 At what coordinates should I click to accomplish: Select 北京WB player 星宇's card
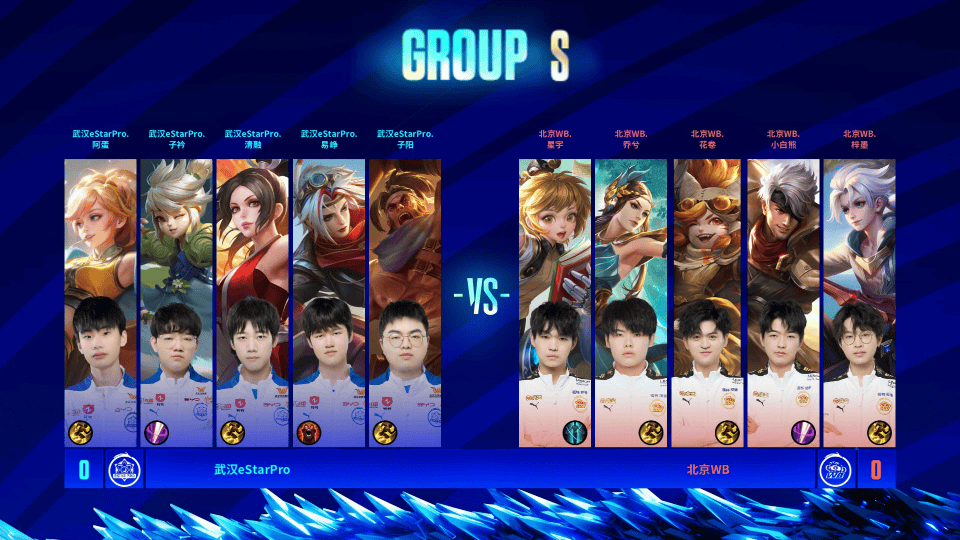(556, 300)
